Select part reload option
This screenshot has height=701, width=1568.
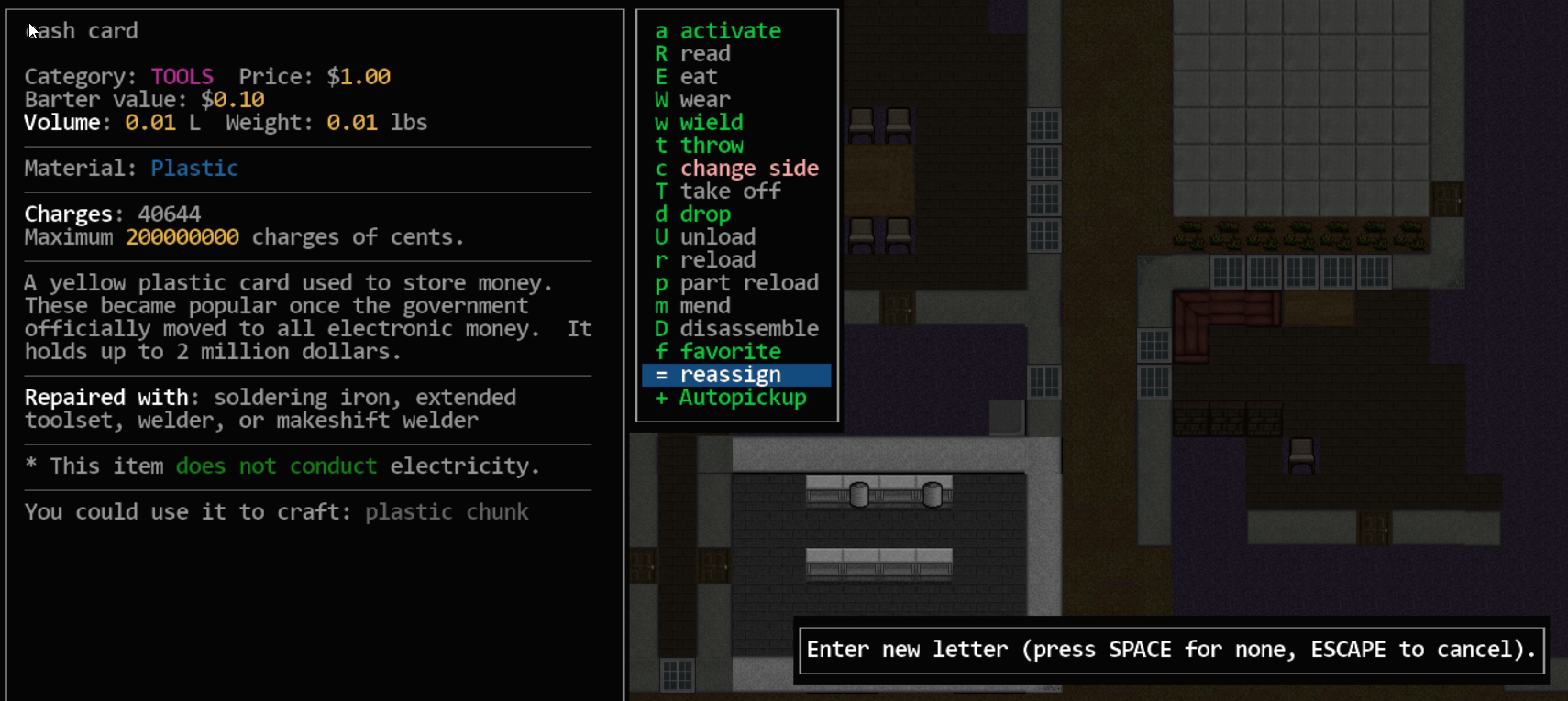tap(748, 283)
